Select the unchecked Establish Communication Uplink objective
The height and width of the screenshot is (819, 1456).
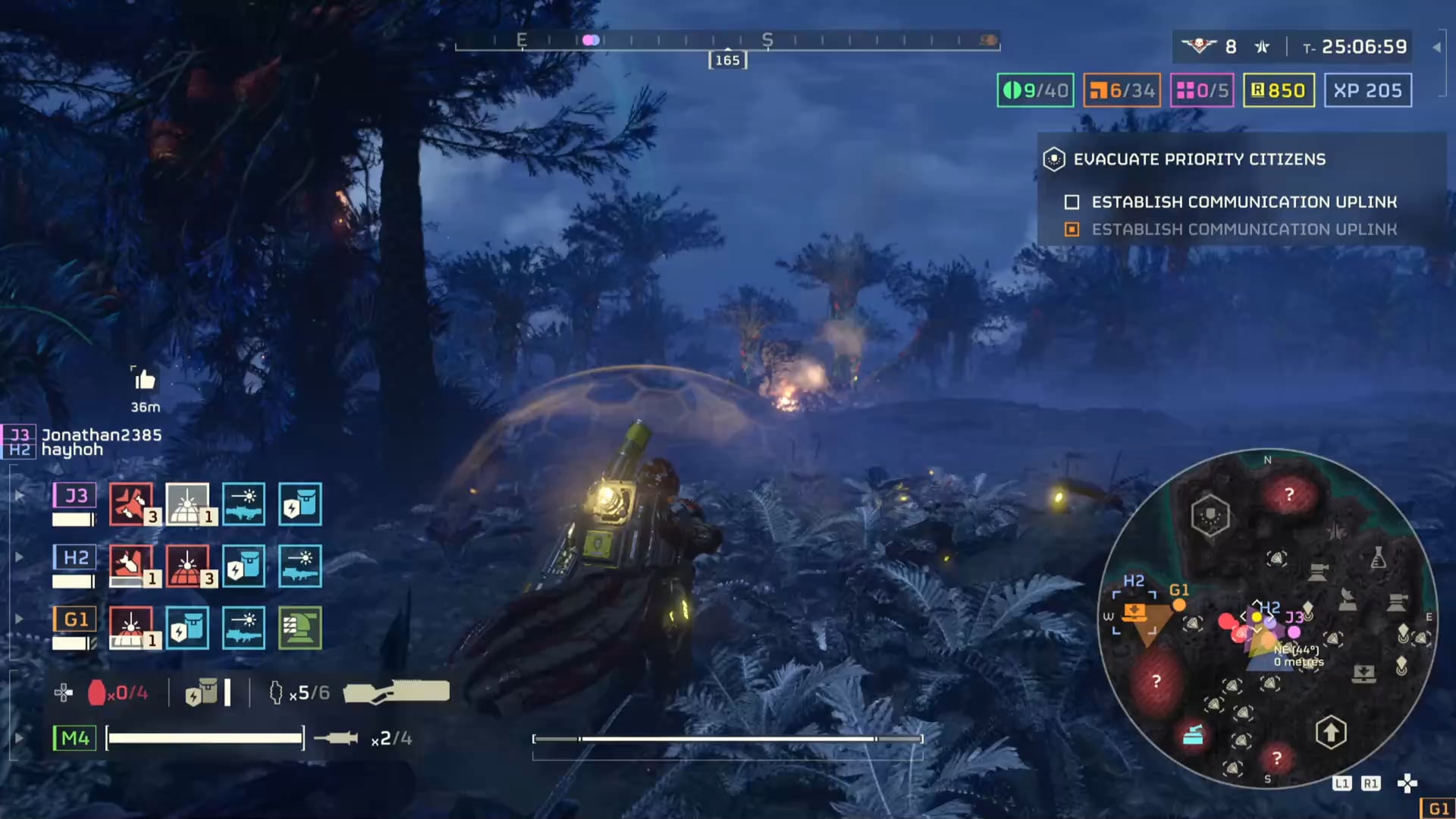tap(1244, 202)
